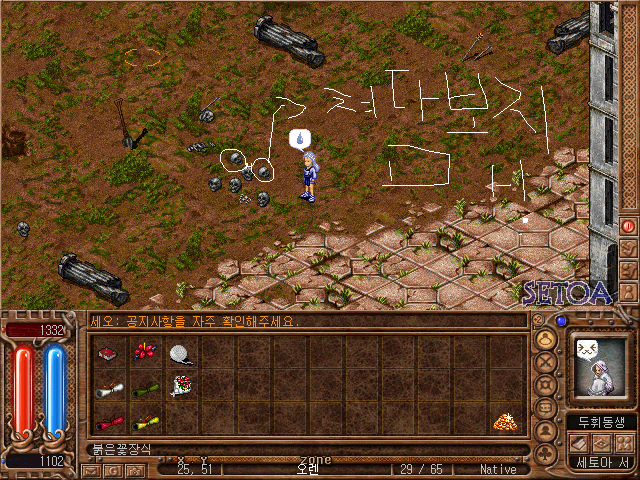Choose the white scroll in inventory

pos(109,388)
